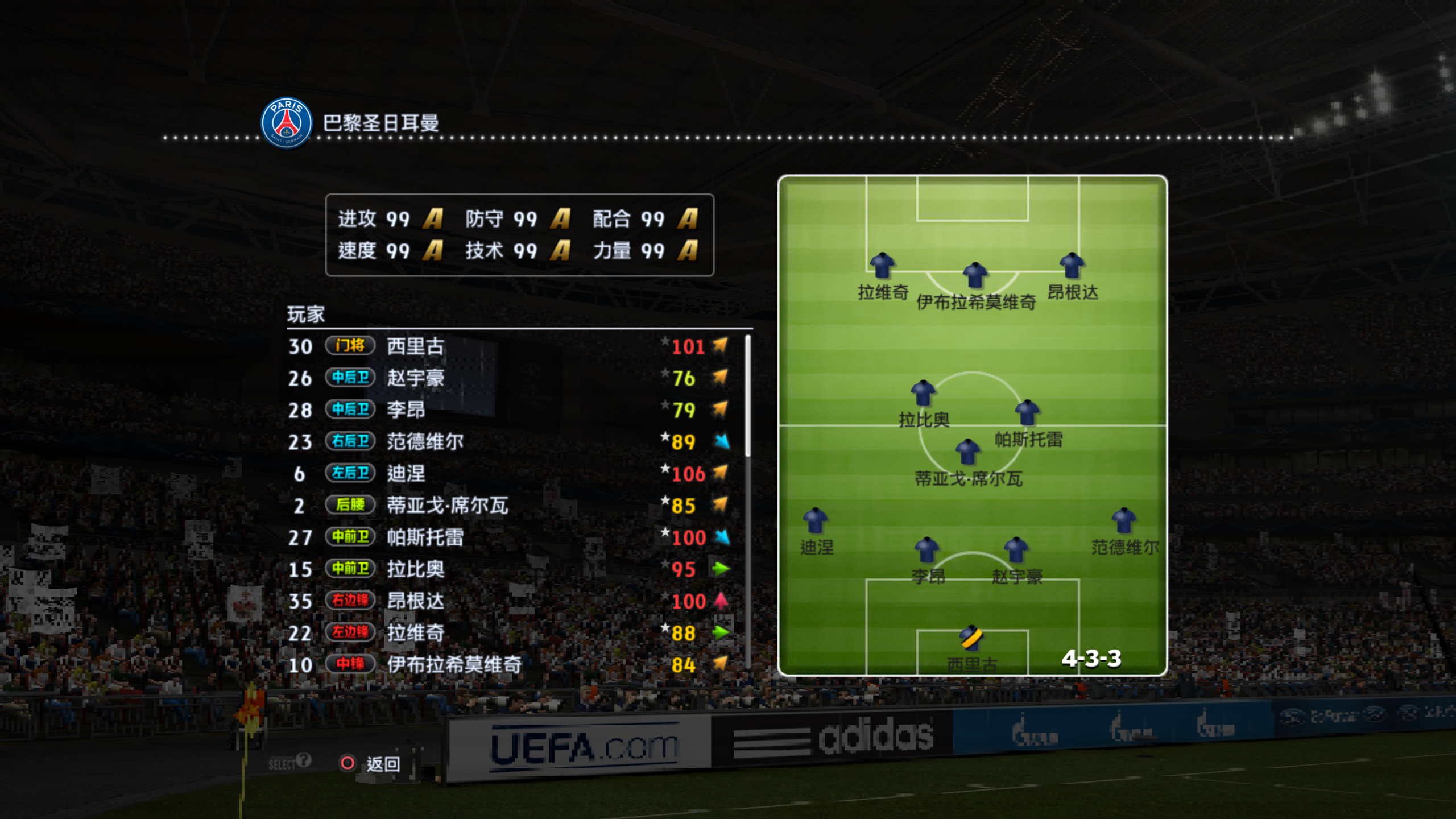
Task: Click 迪涅's shirt on the pitch diagram
Action: pos(815,520)
